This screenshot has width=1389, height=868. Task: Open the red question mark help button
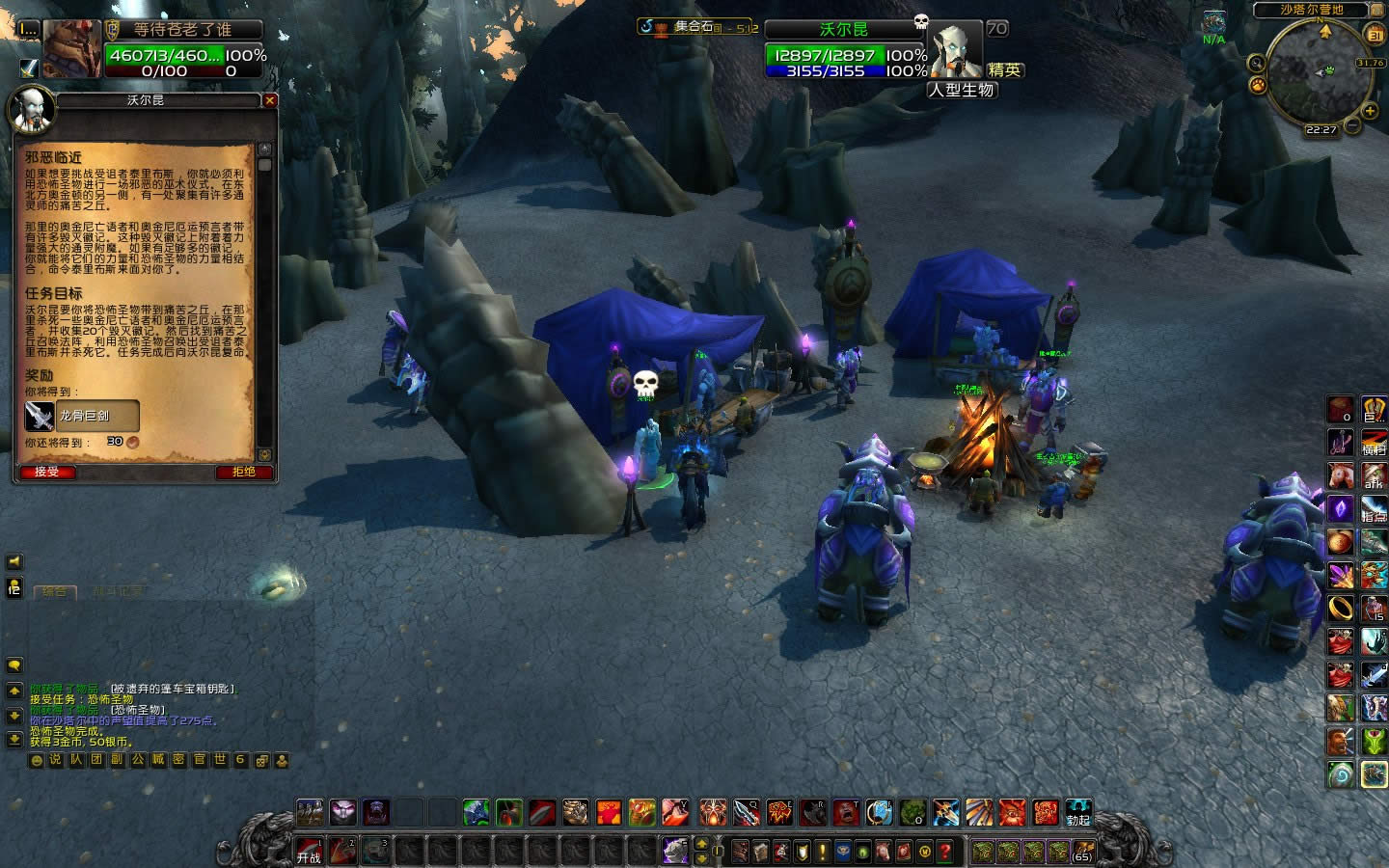(945, 851)
